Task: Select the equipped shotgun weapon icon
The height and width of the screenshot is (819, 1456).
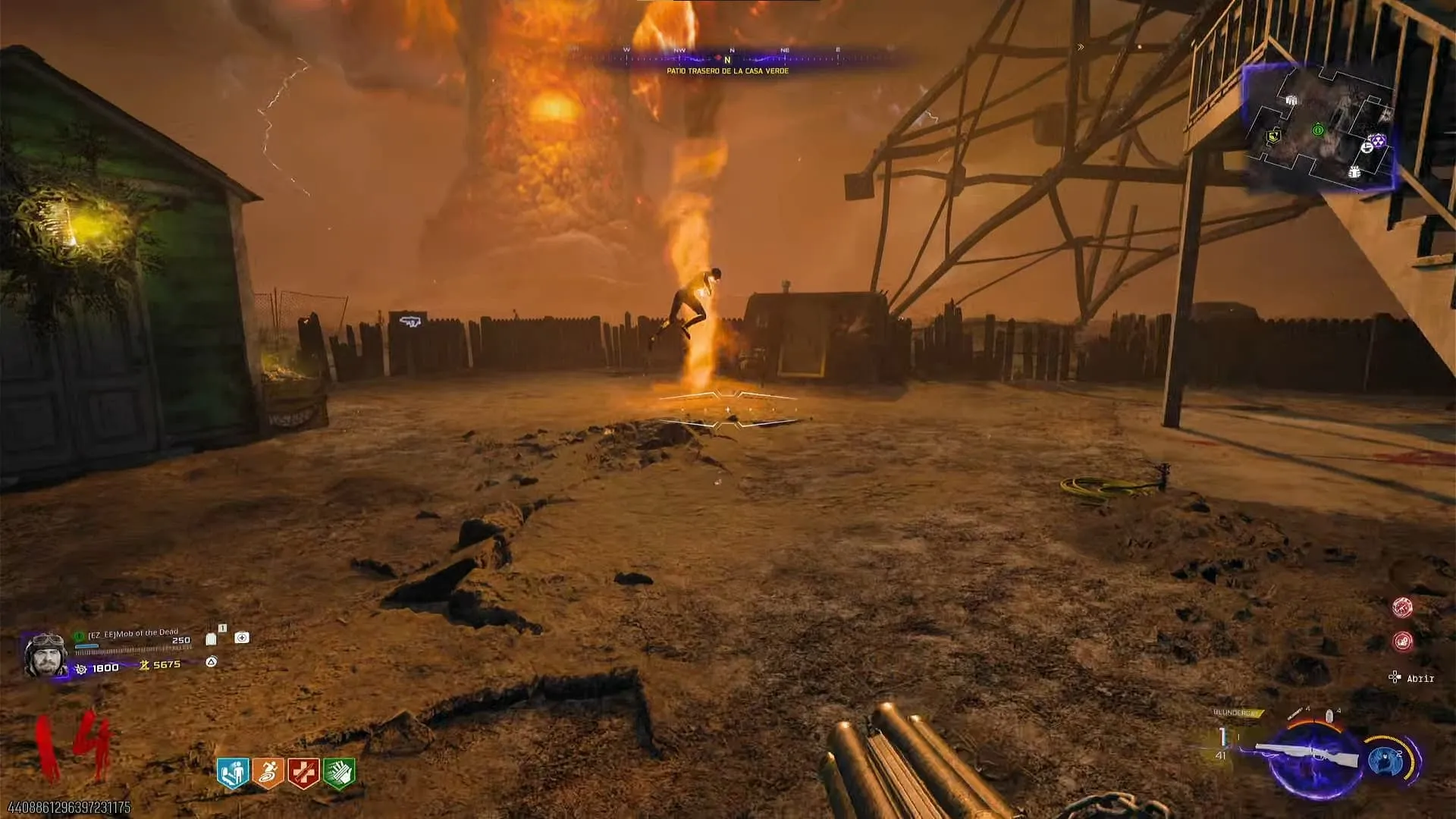Action: point(1306,755)
